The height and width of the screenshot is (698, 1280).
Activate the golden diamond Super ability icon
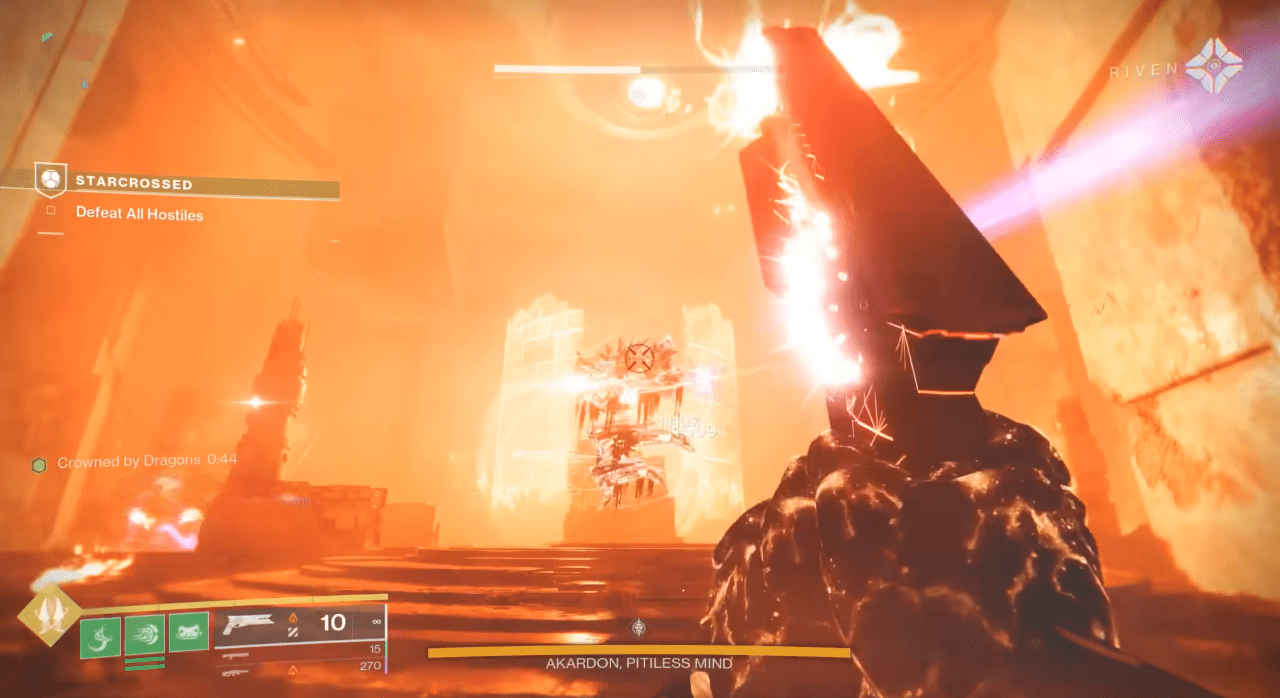[x=50, y=616]
